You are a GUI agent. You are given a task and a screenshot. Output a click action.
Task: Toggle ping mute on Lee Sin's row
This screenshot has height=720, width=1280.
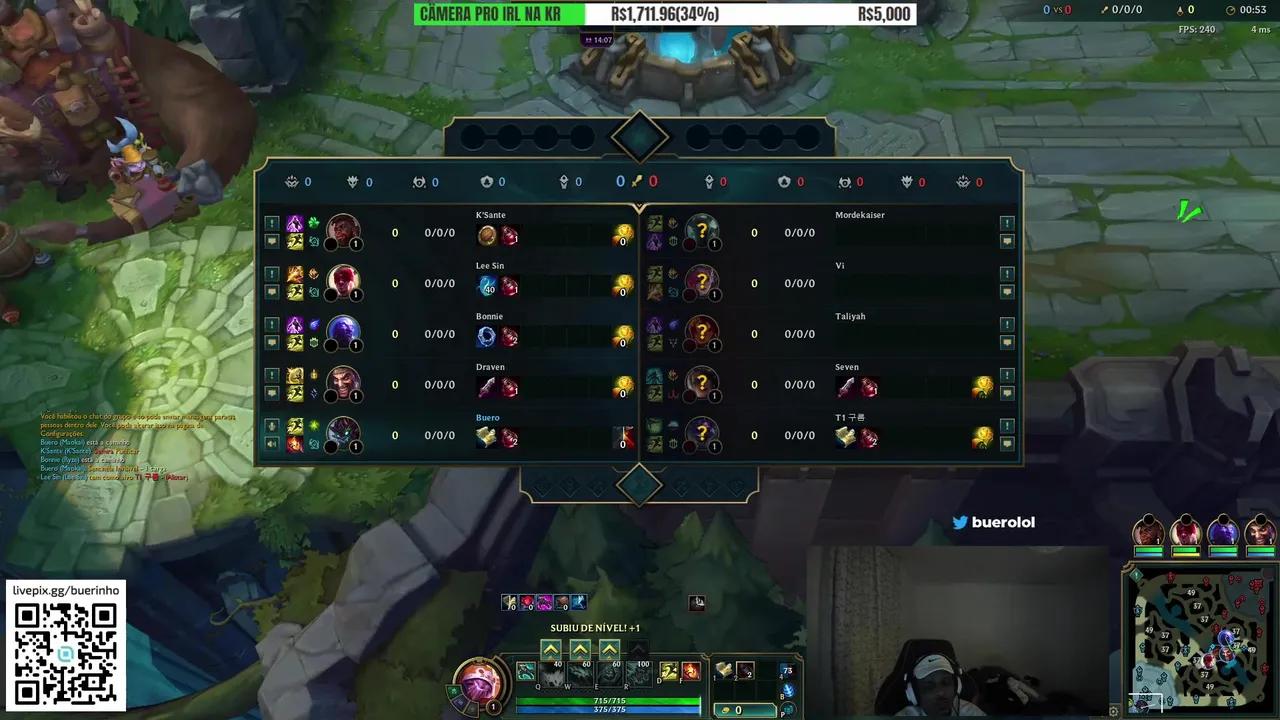tap(273, 274)
